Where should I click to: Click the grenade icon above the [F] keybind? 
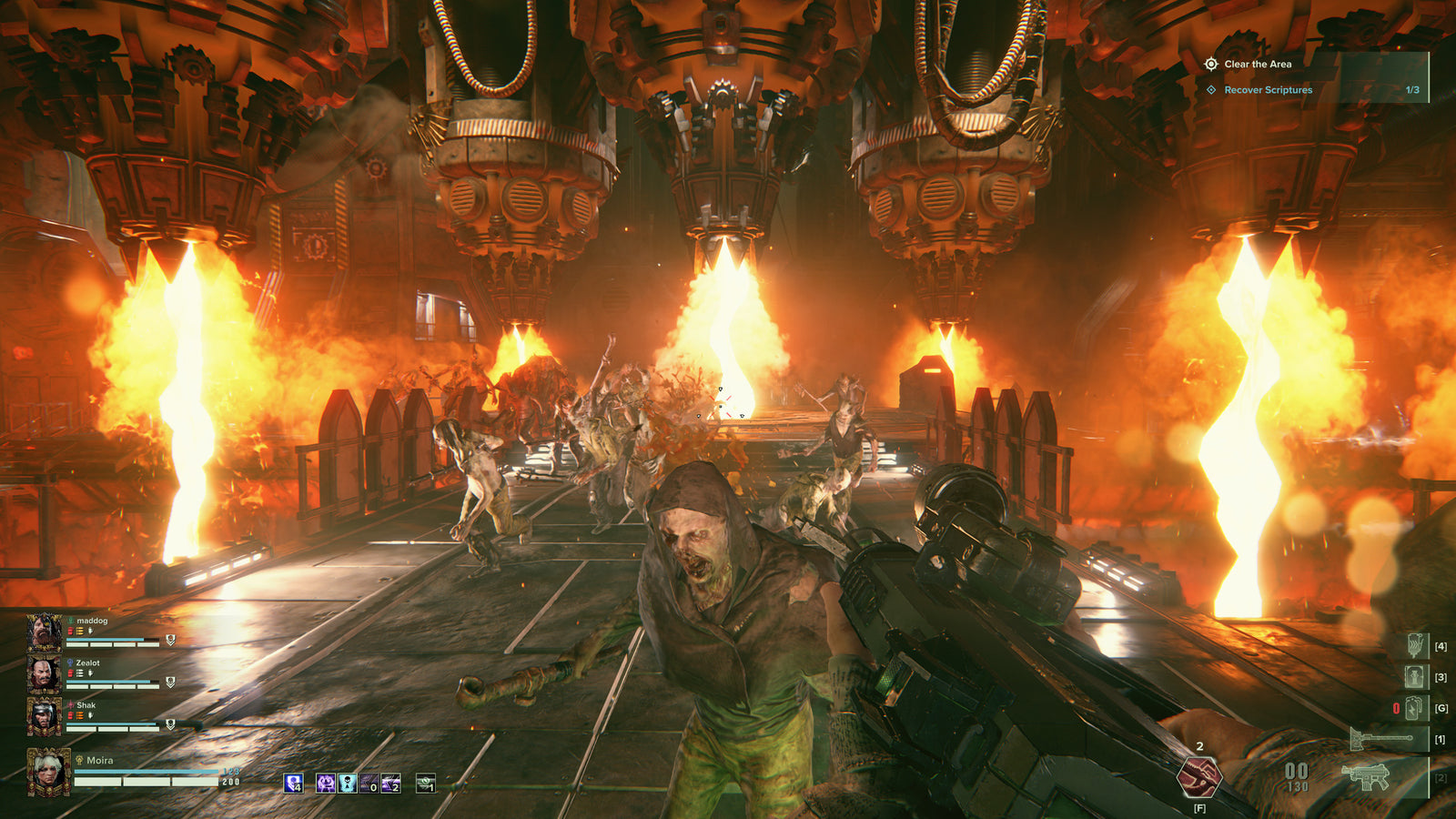pyautogui.click(x=1199, y=778)
